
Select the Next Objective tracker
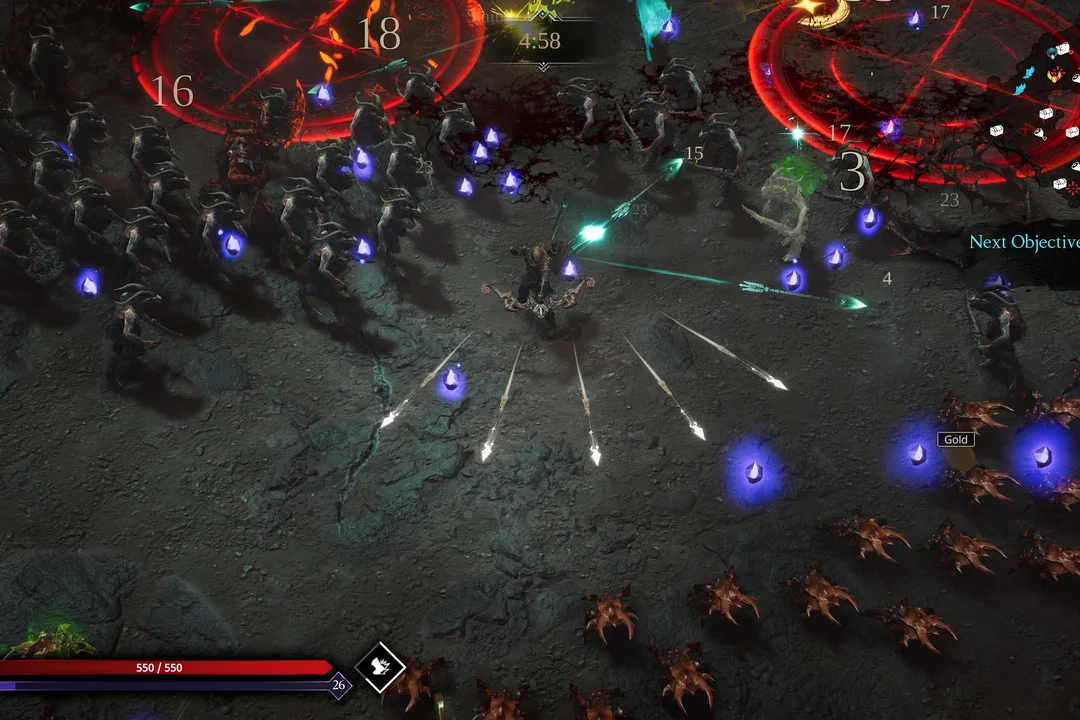[1024, 243]
